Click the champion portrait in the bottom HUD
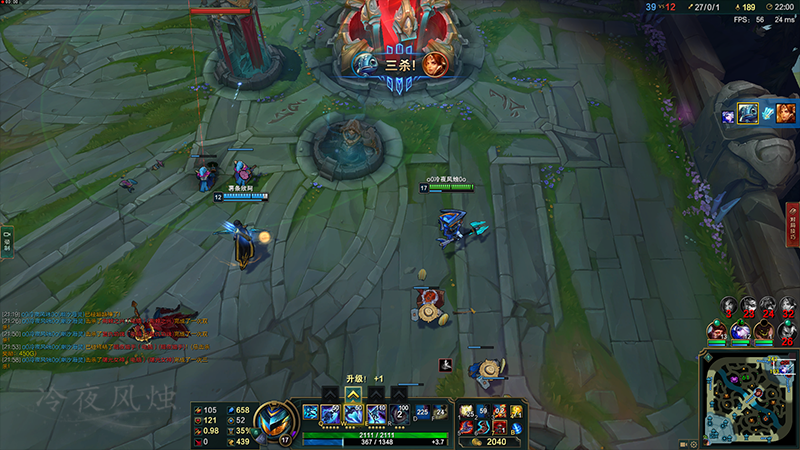The image size is (800, 450). coord(272,419)
